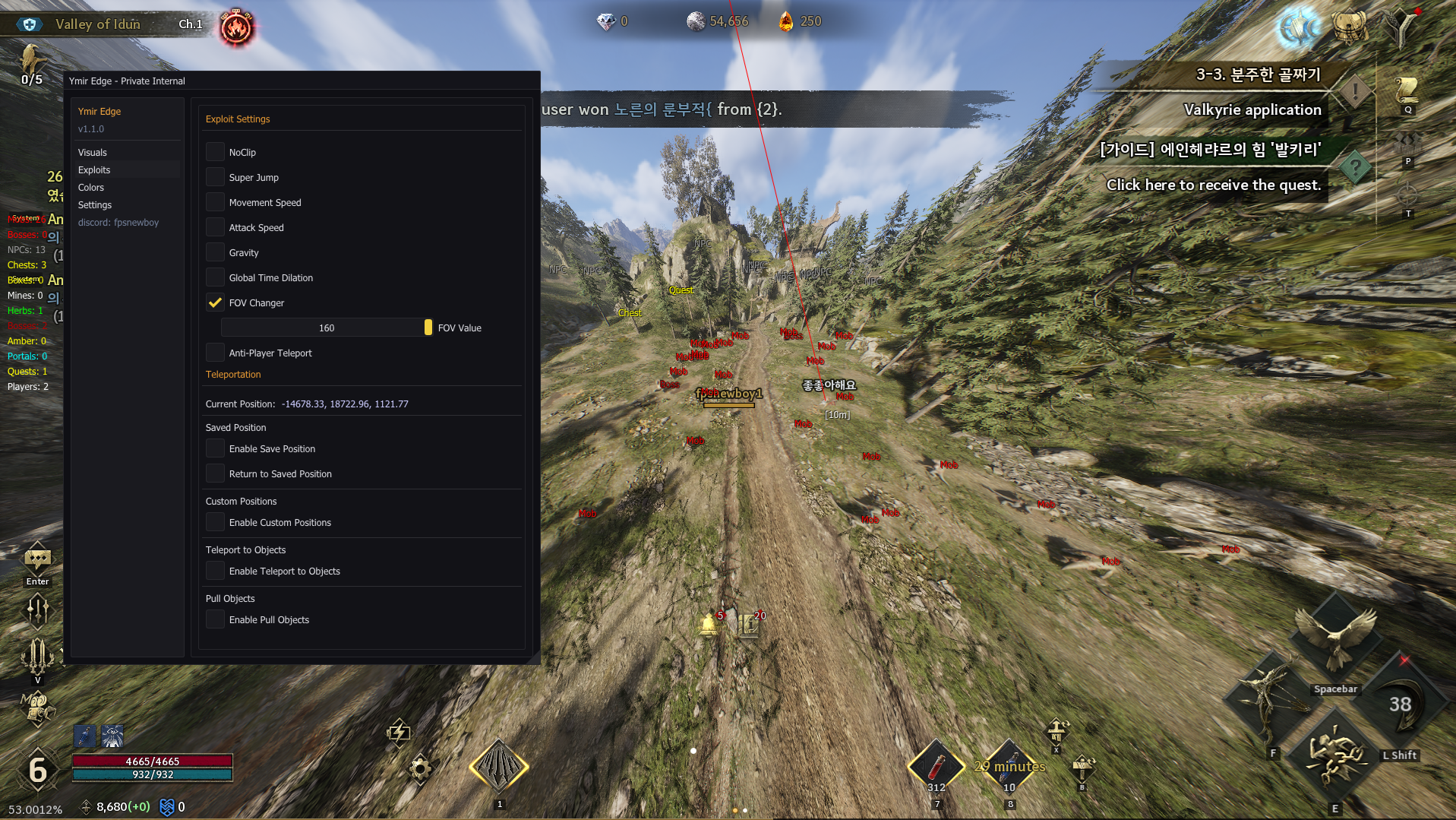Tick Enable Save Position
Screen dimensions: 1456x820
click(x=216, y=448)
